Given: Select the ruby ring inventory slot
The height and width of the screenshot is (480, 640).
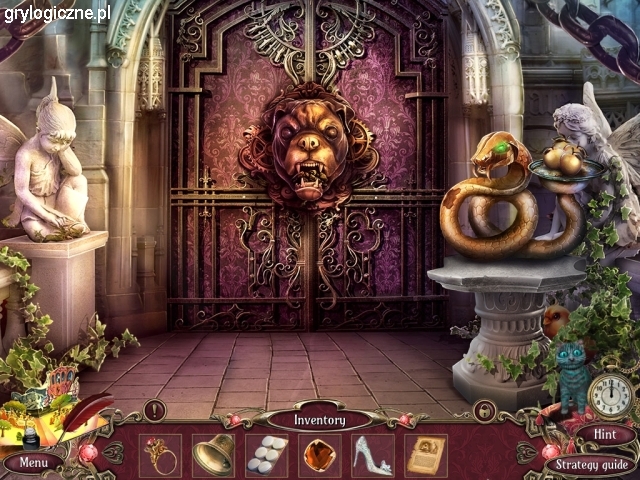Looking at the screenshot, I should (x=160, y=455).
